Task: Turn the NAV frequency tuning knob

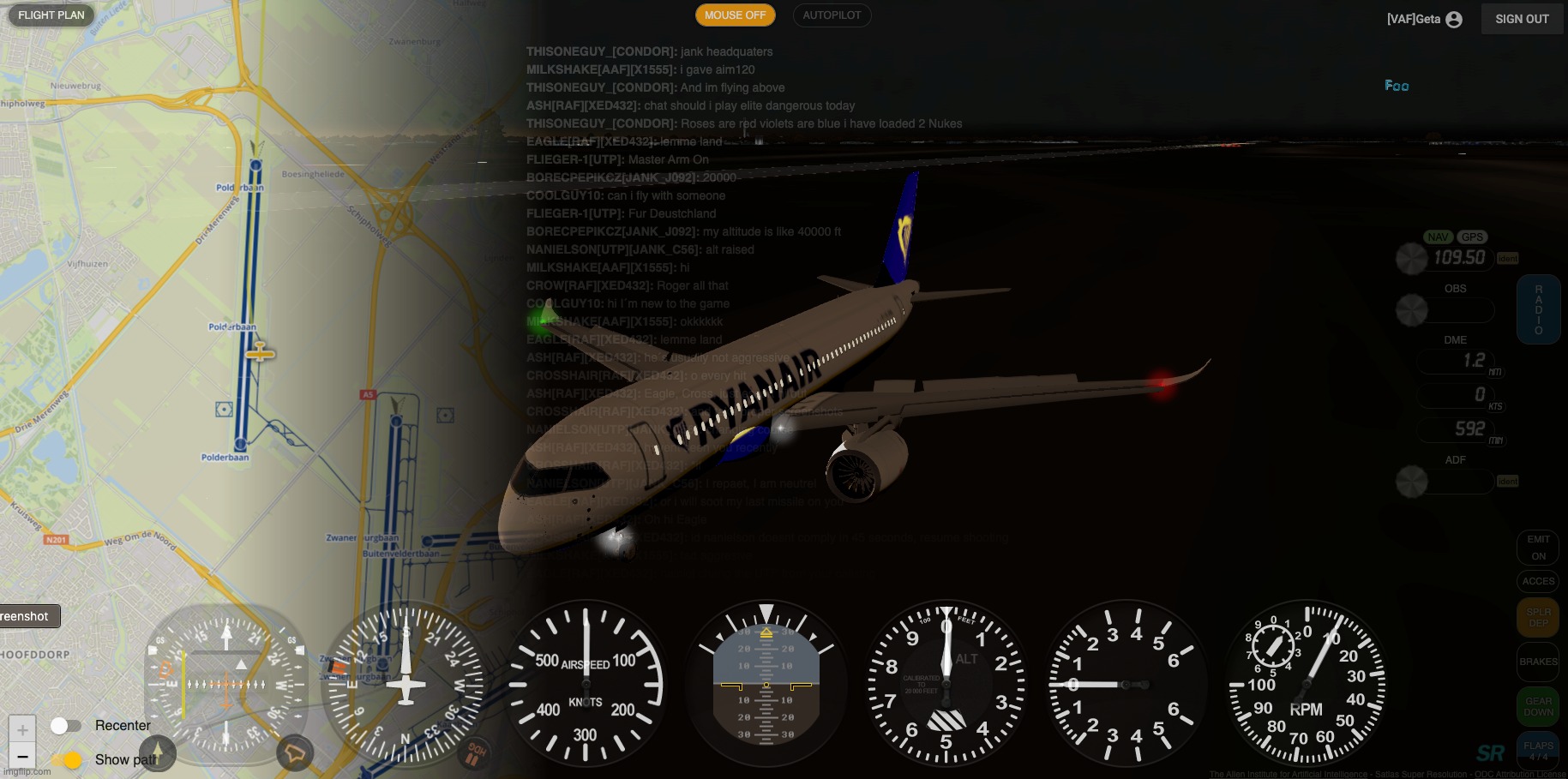Action: 1411,259
